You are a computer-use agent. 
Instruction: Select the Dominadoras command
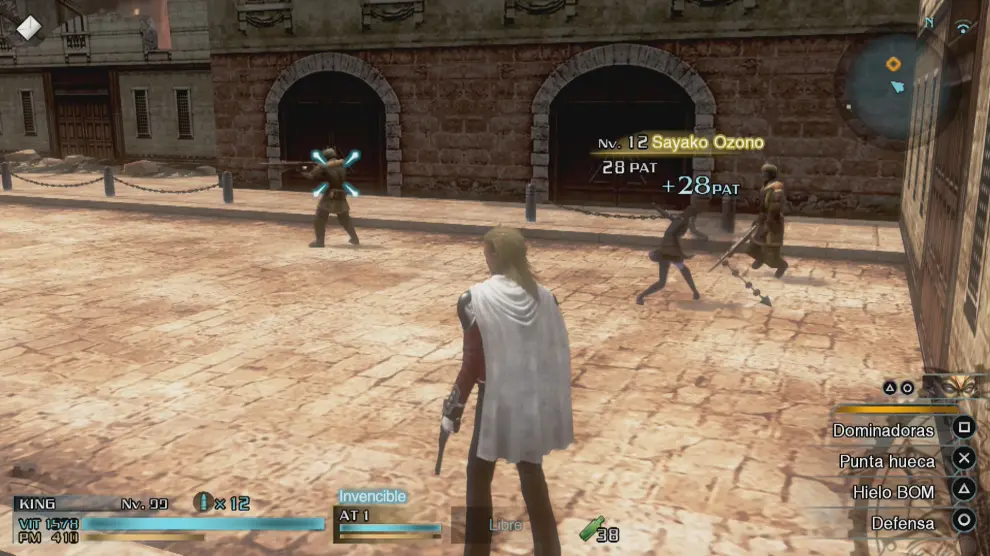(884, 430)
